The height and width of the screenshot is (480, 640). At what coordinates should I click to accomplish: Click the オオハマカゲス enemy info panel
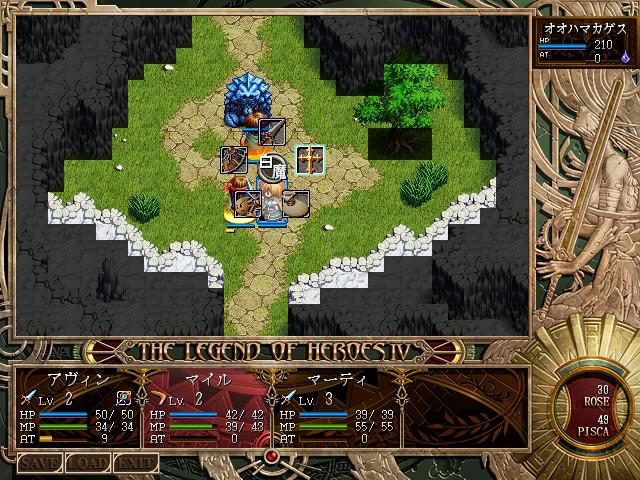[x=584, y=43]
